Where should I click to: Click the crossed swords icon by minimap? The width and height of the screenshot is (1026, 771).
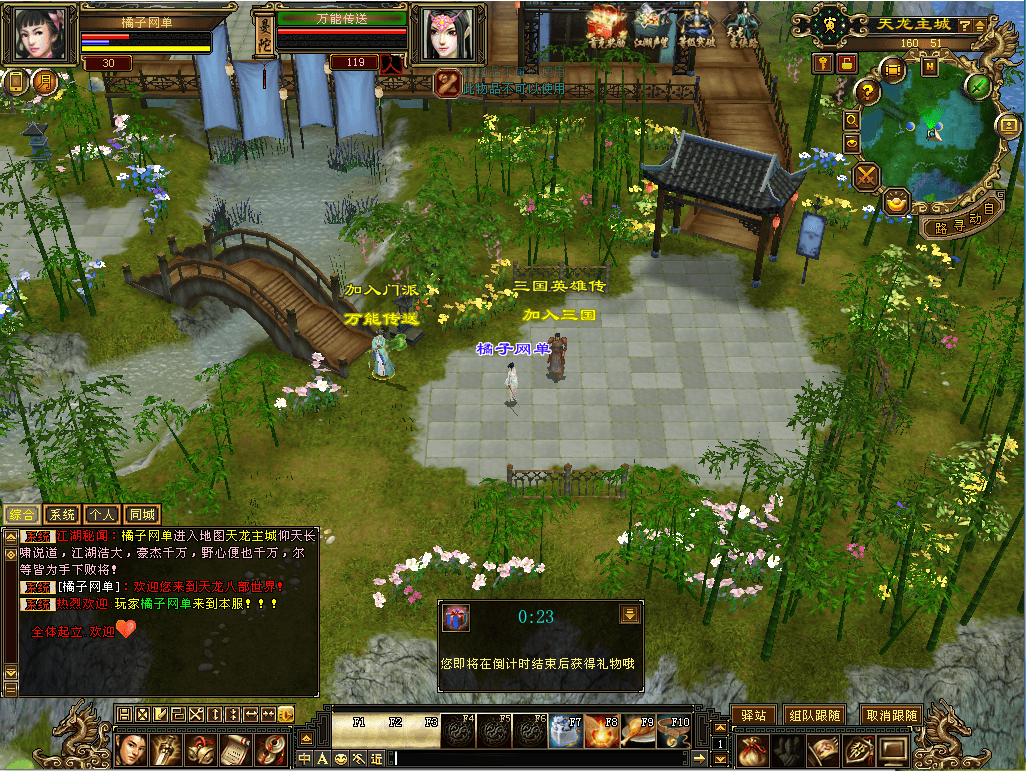pyautogui.click(x=866, y=176)
